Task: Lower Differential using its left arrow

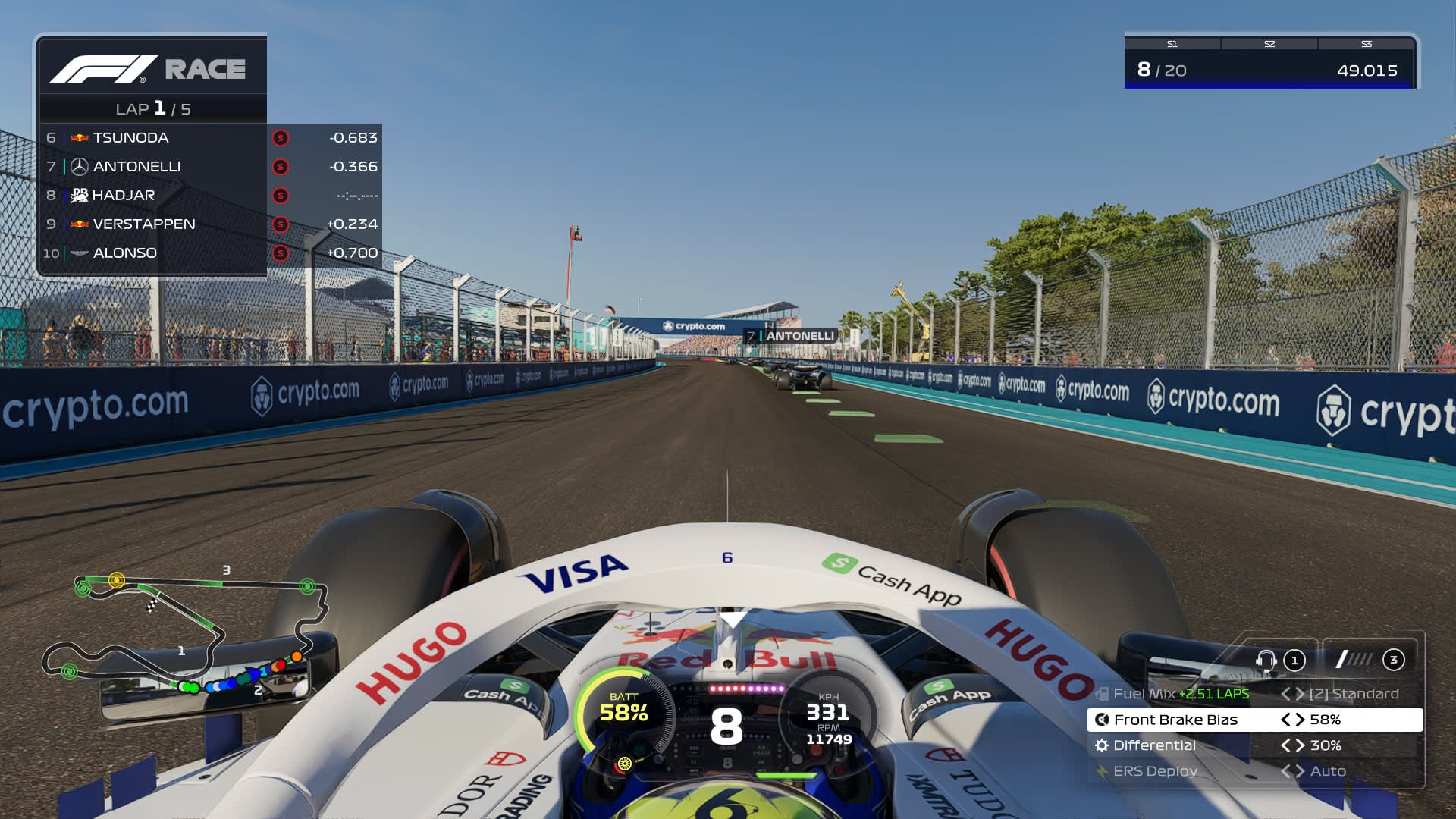Action: coord(1285,745)
